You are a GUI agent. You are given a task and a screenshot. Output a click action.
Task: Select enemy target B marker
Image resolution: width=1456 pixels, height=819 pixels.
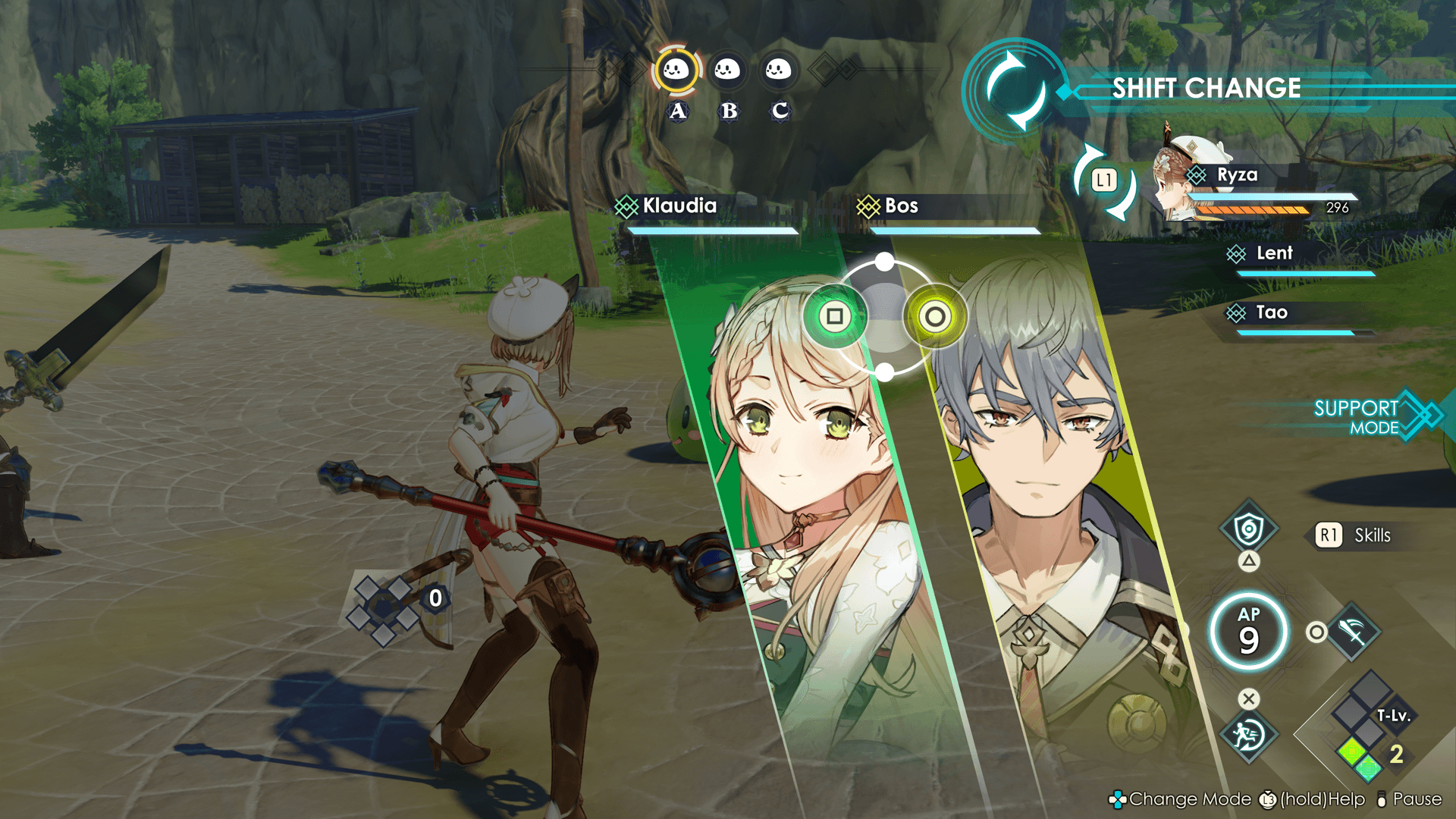(x=727, y=71)
